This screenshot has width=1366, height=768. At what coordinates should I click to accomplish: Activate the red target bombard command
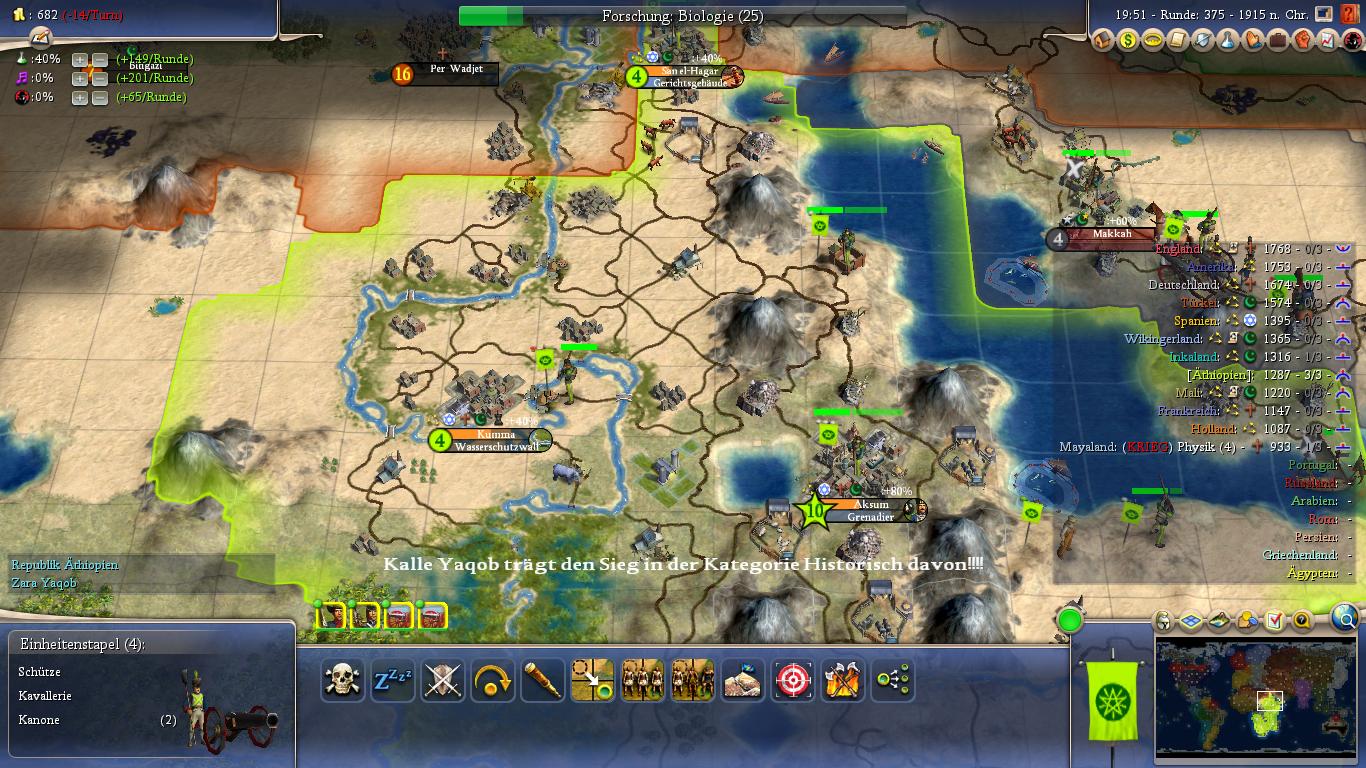click(793, 681)
